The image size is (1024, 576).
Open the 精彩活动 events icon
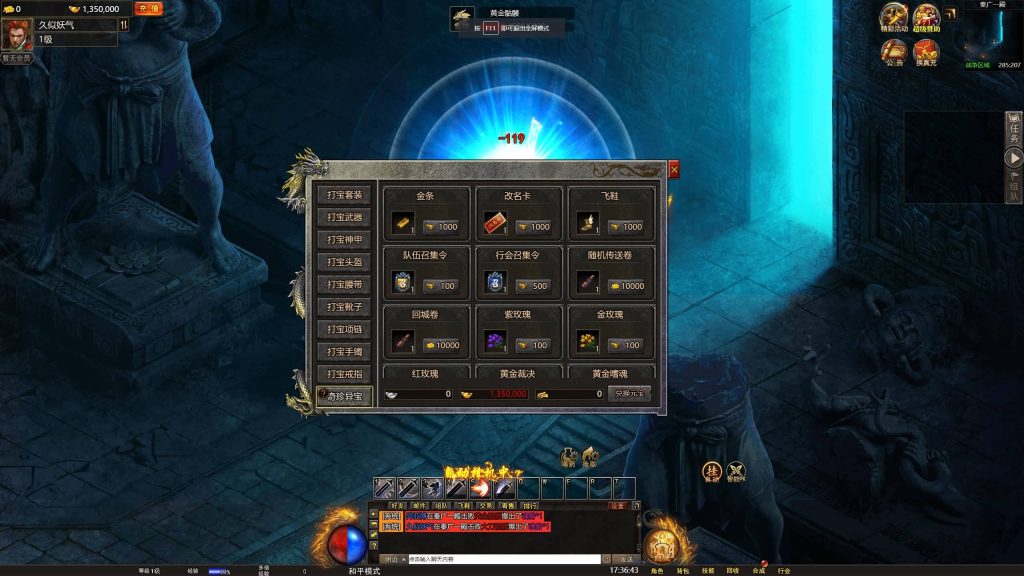click(x=894, y=18)
